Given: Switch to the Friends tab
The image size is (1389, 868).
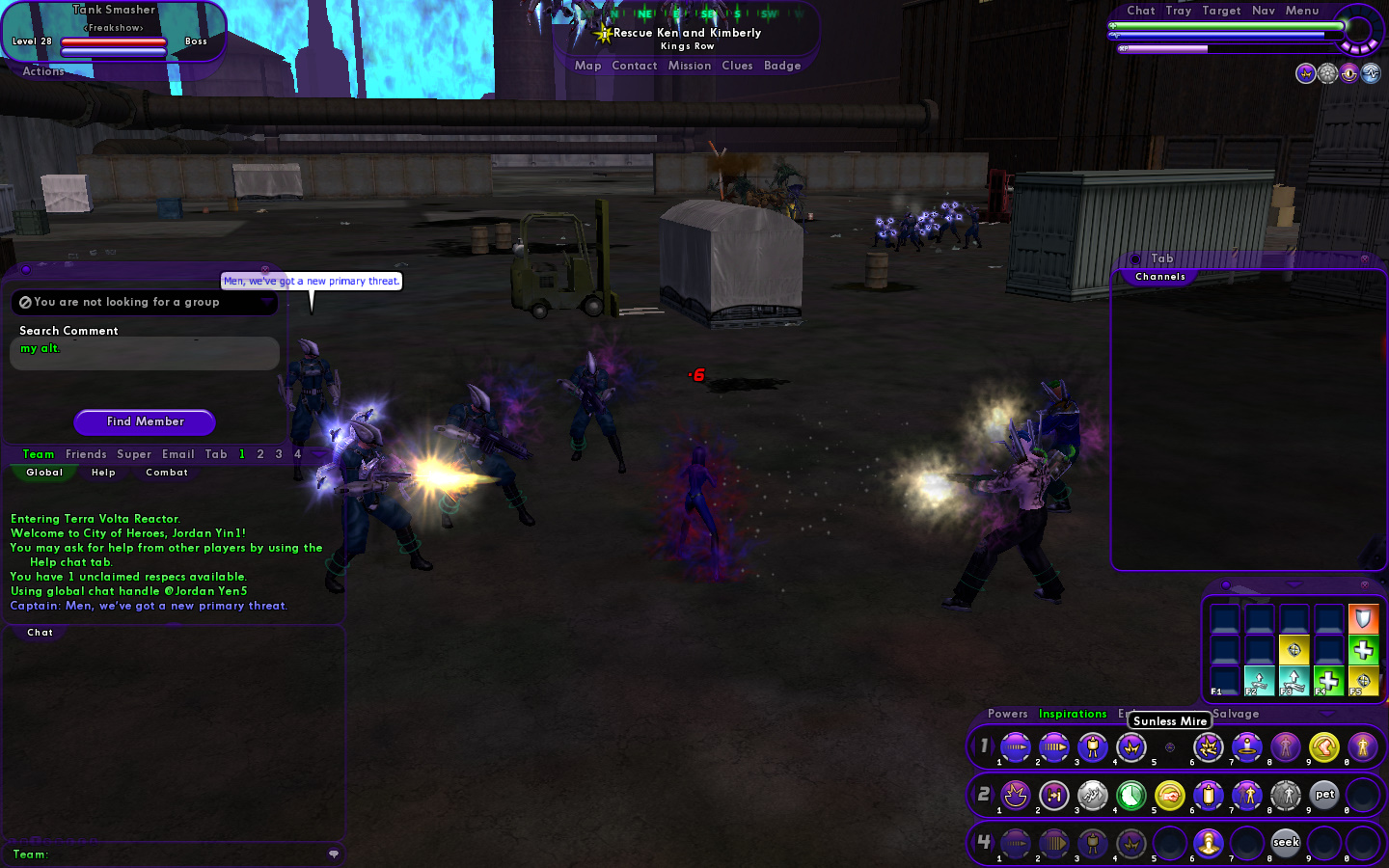Looking at the screenshot, I should tap(86, 454).
